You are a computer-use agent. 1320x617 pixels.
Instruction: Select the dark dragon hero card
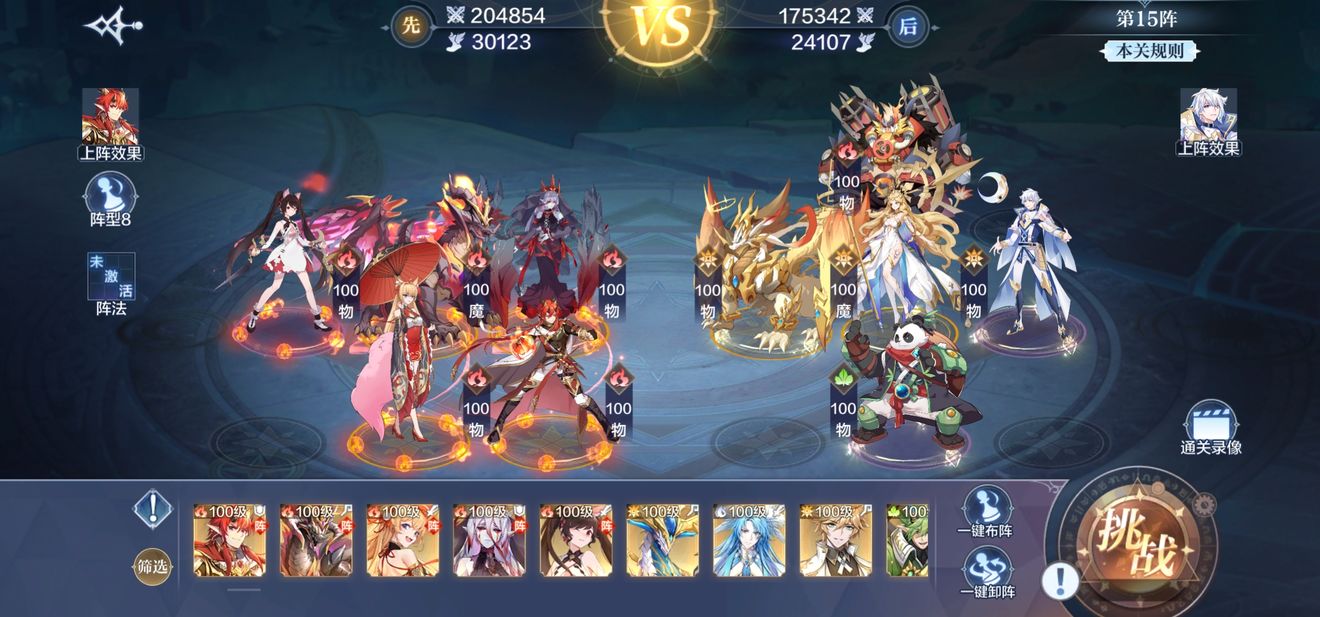(316, 540)
